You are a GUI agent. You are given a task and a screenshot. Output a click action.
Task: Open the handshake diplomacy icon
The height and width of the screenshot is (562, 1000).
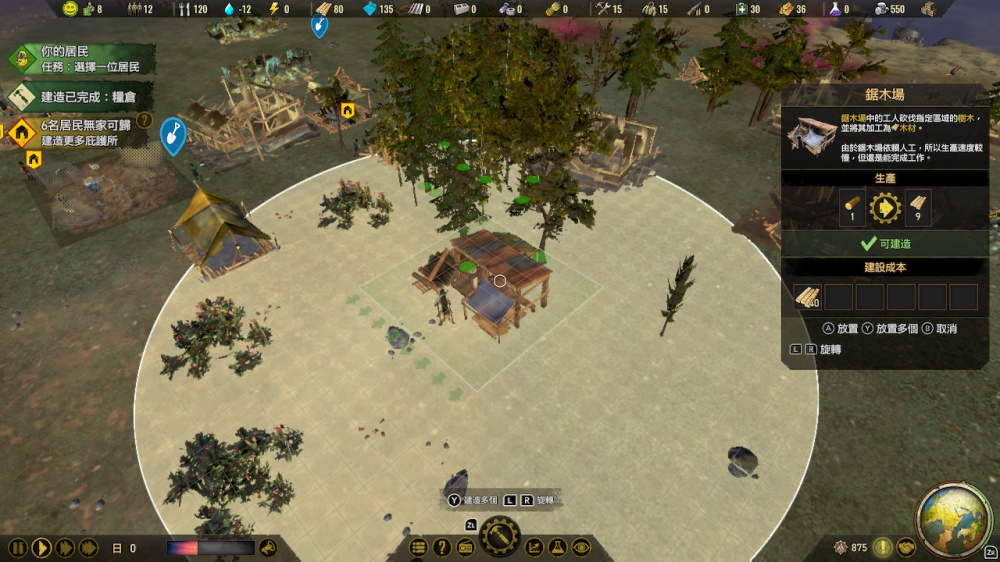point(906,547)
